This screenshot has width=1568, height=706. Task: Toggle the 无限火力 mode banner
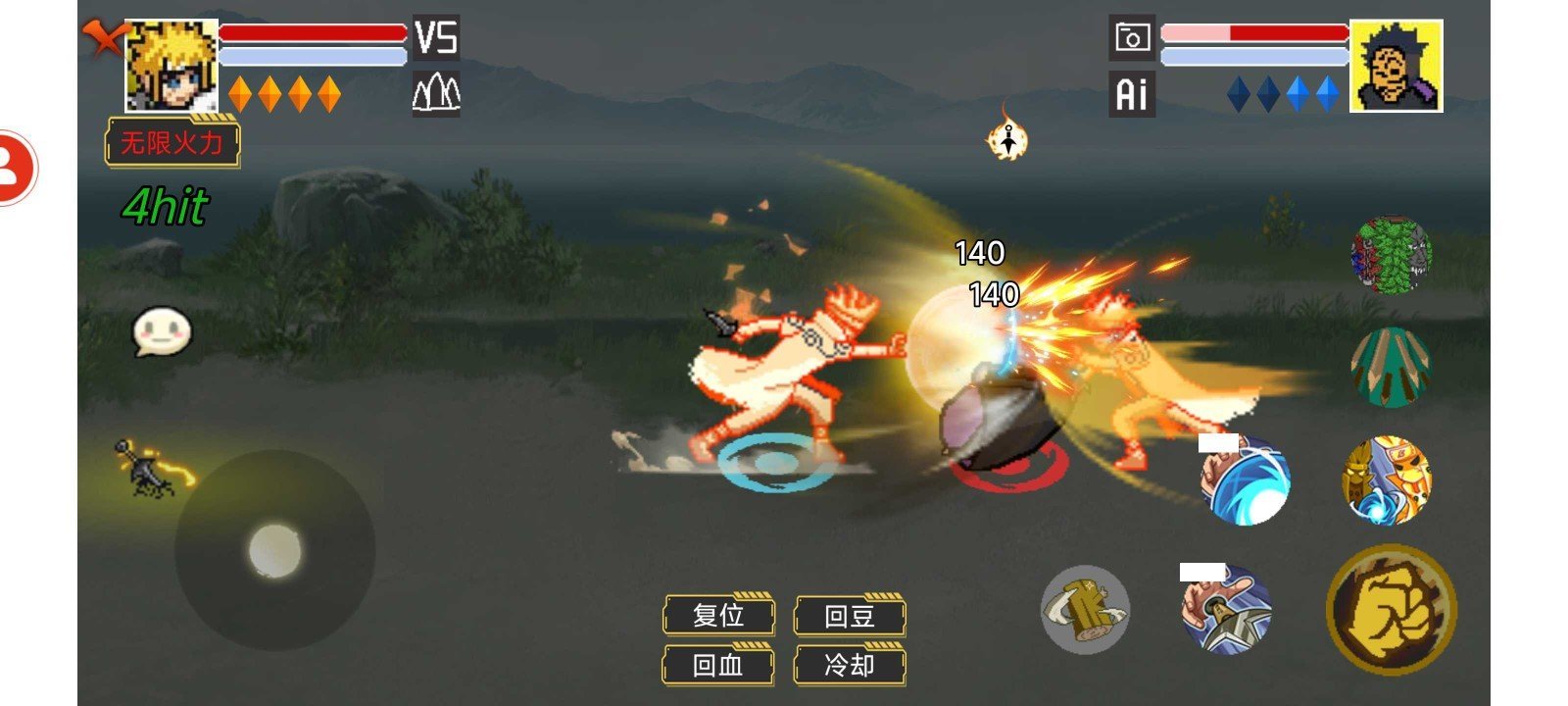point(172,143)
